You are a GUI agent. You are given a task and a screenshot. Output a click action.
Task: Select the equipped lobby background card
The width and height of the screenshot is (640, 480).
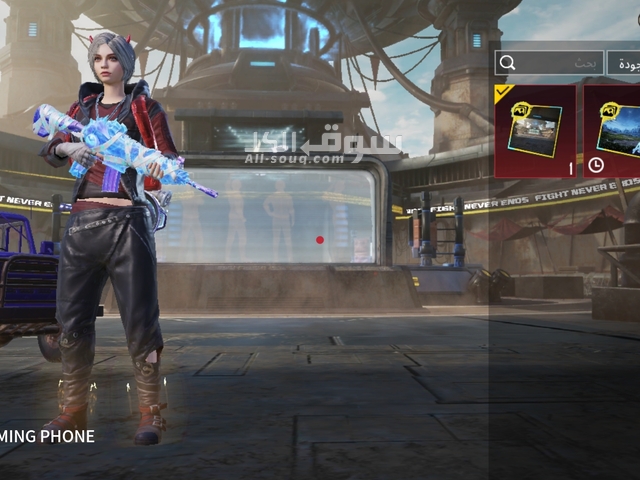coord(536,131)
